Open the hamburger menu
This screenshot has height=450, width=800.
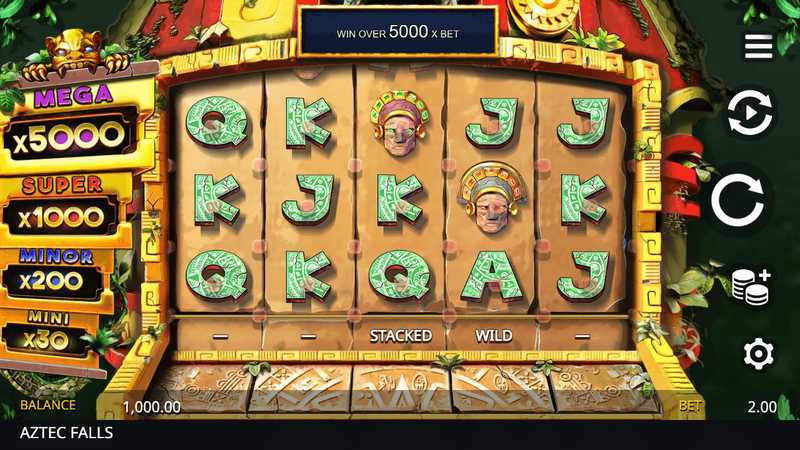[x=758, y=46]
